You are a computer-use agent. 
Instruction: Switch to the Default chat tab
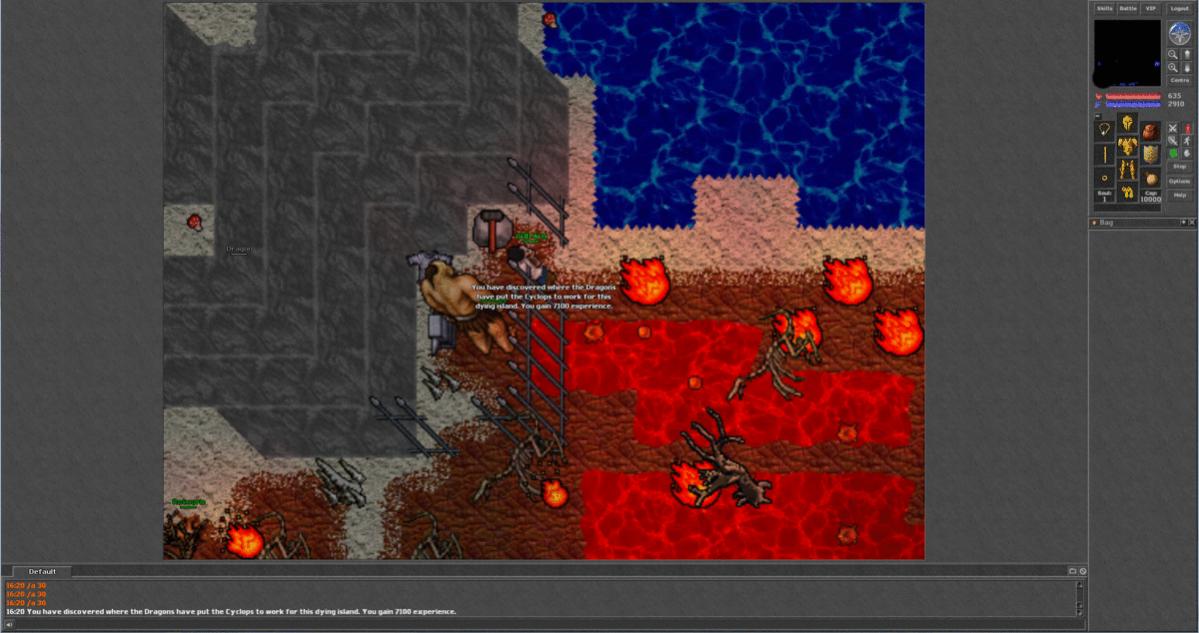coord(42,571)
